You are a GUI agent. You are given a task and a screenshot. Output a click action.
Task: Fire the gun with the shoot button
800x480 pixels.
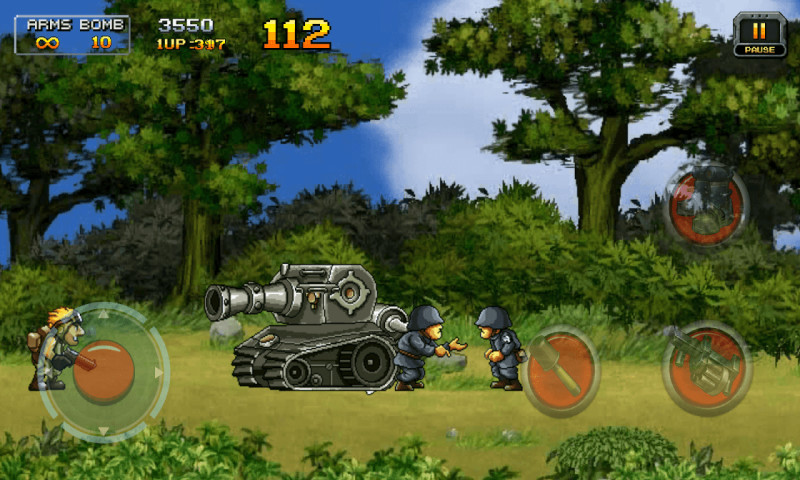[707, 366]
